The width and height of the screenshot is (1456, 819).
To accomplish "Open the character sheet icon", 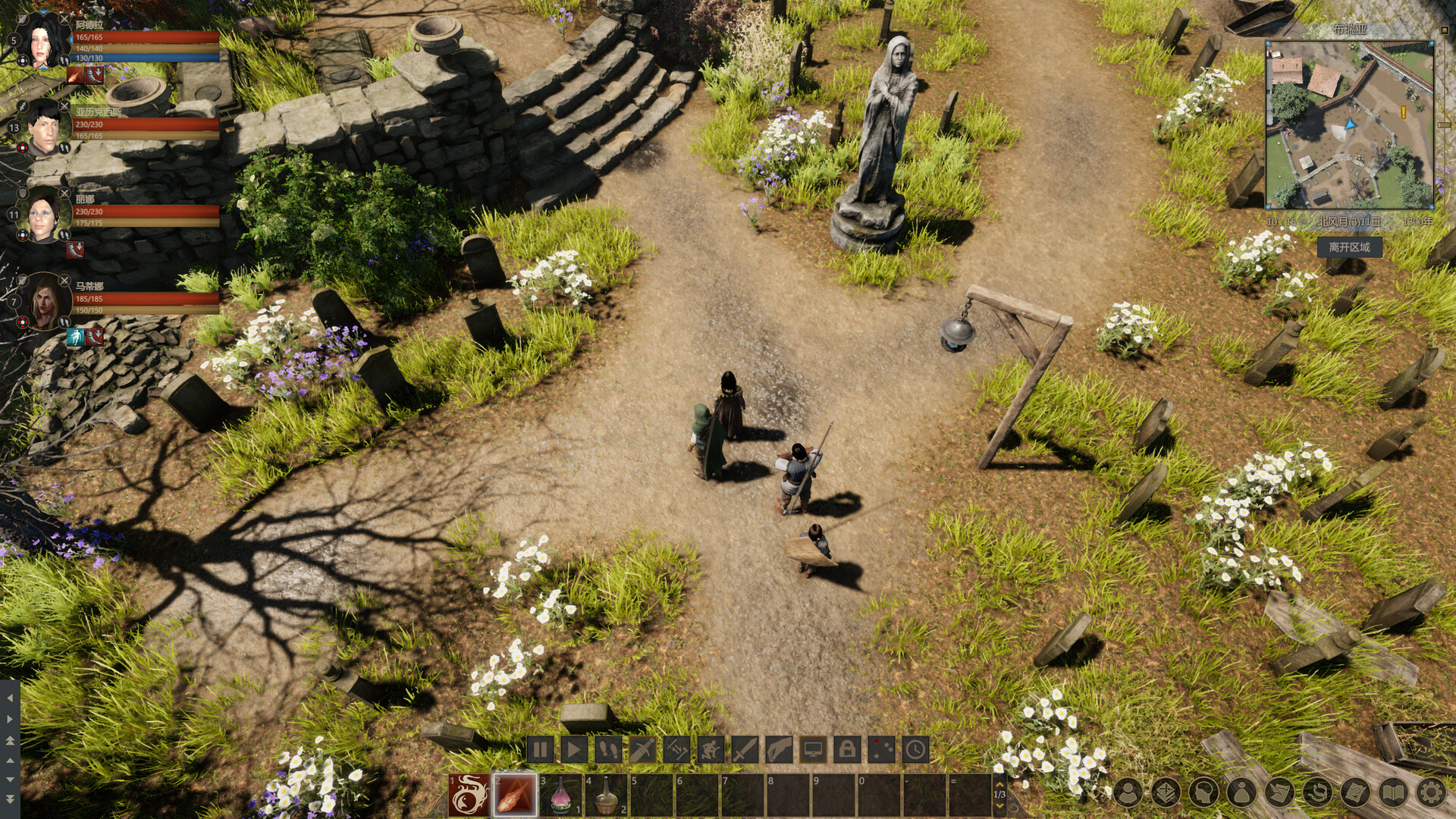I will (1128, 790).
